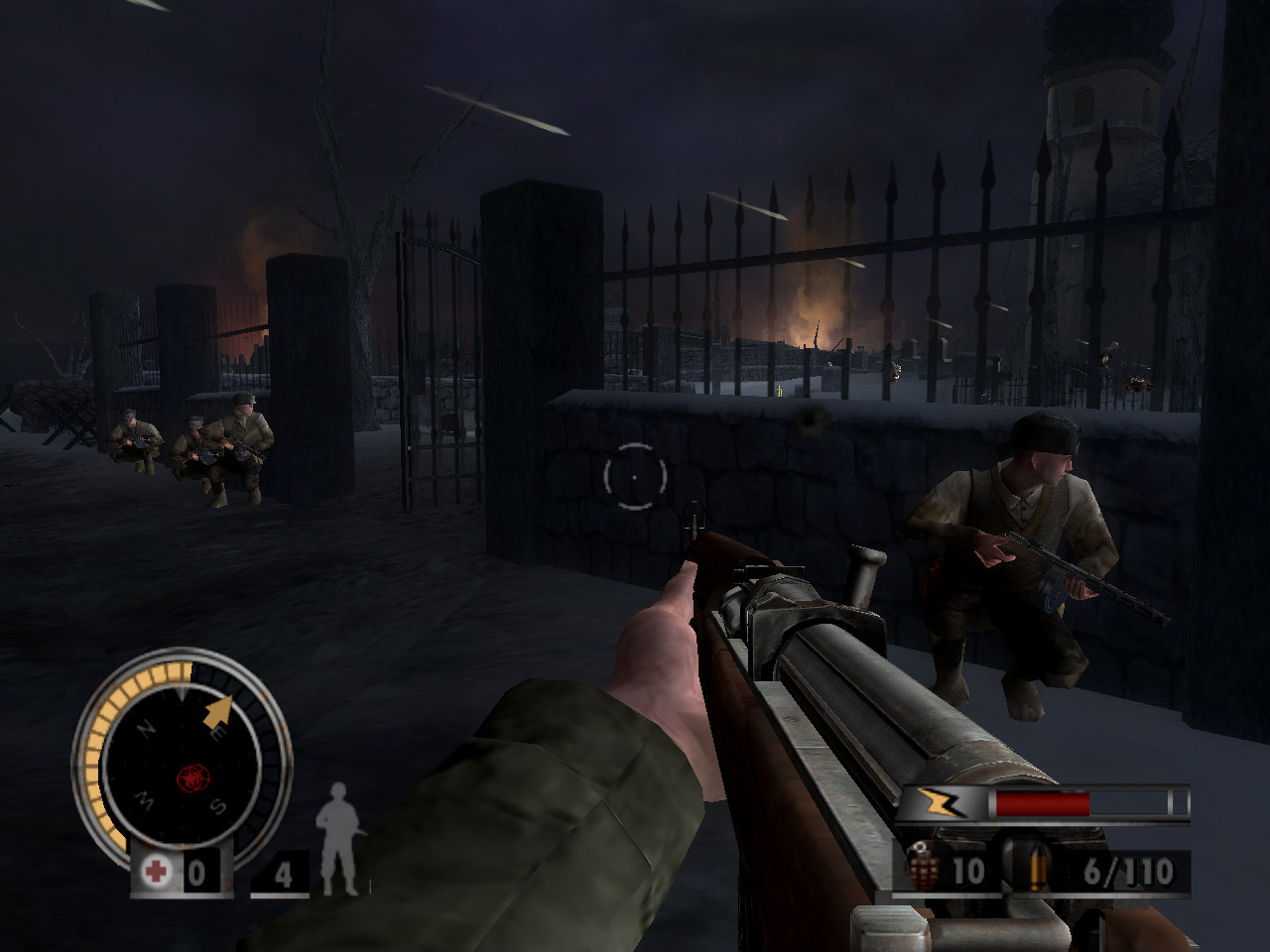Click the crosshair reticle at screen center

point(633,475)
